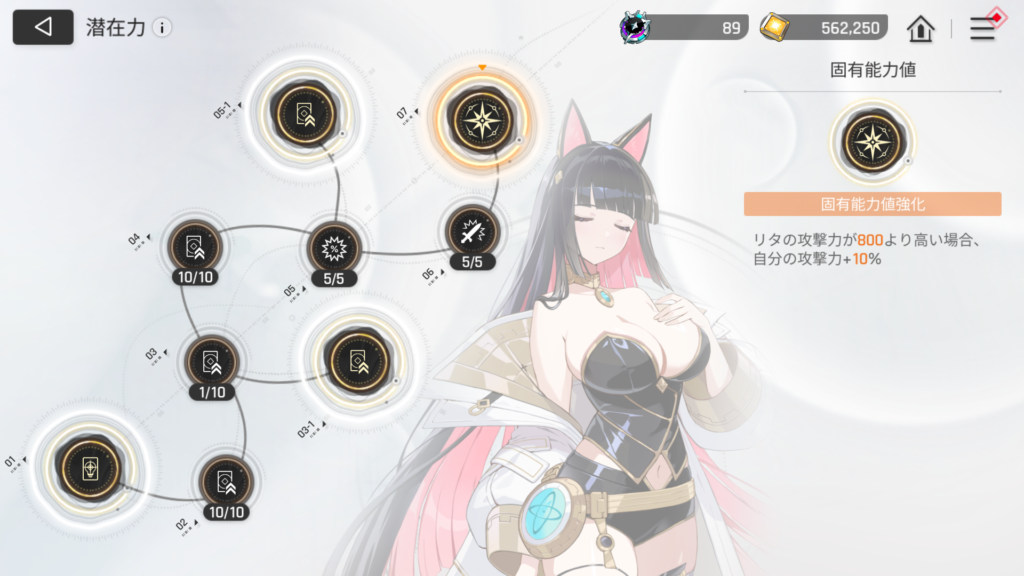Select potential node 03-1
1024x576 pixels.
point(352,357)
